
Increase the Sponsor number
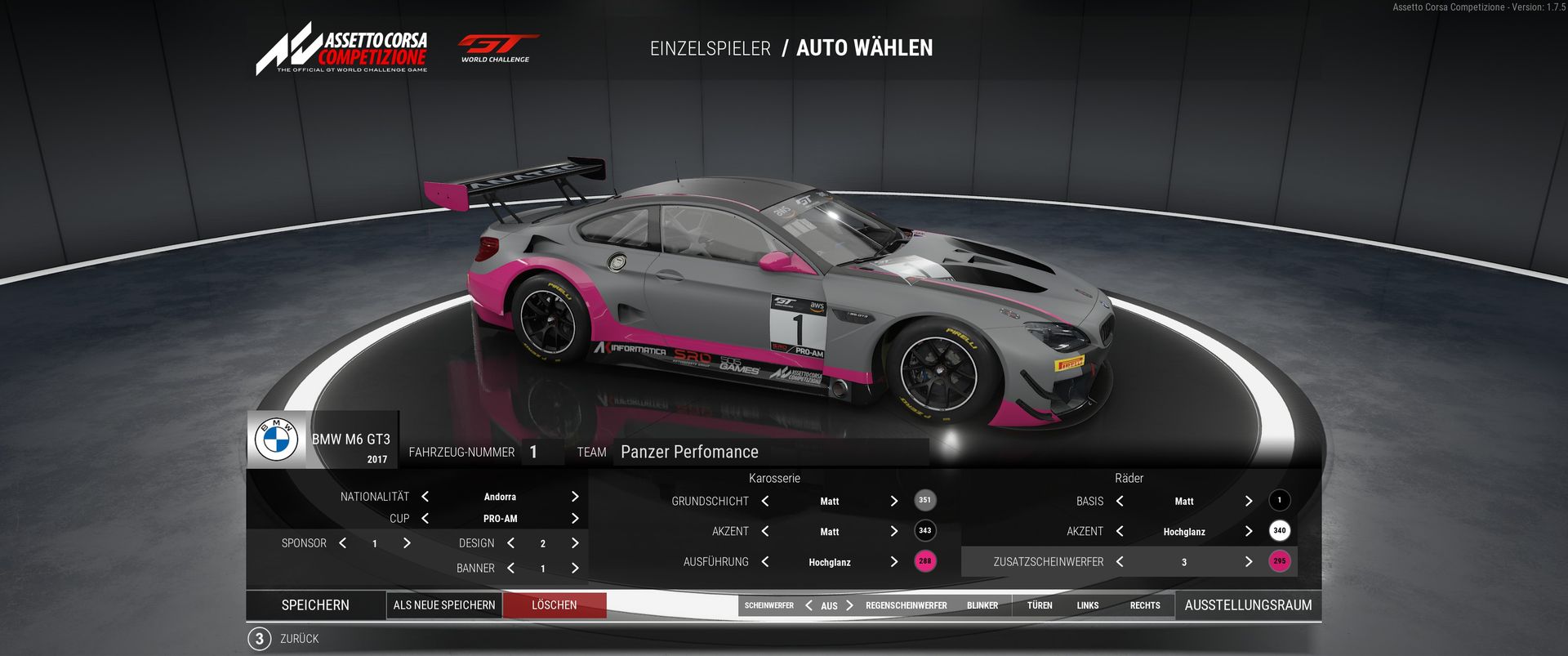[x=407, y=543]
